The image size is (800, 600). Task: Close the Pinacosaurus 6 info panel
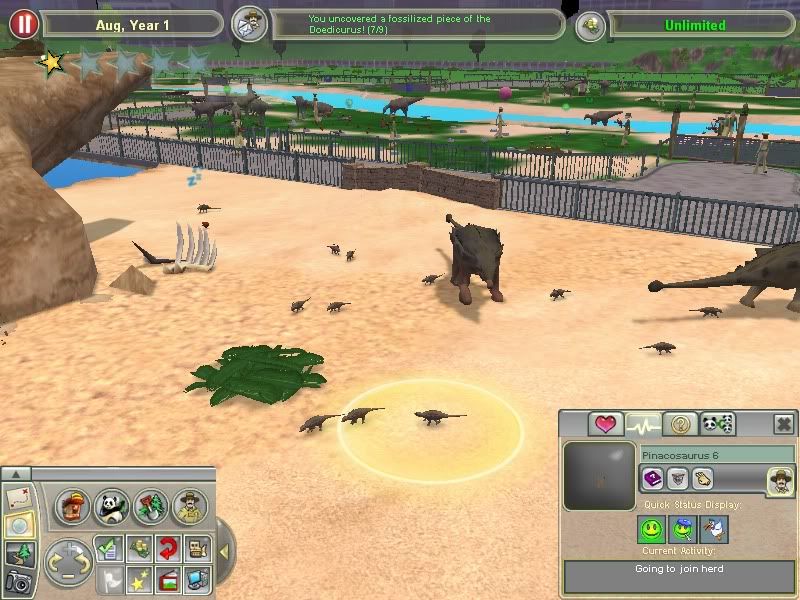click(x=783, y=424)
